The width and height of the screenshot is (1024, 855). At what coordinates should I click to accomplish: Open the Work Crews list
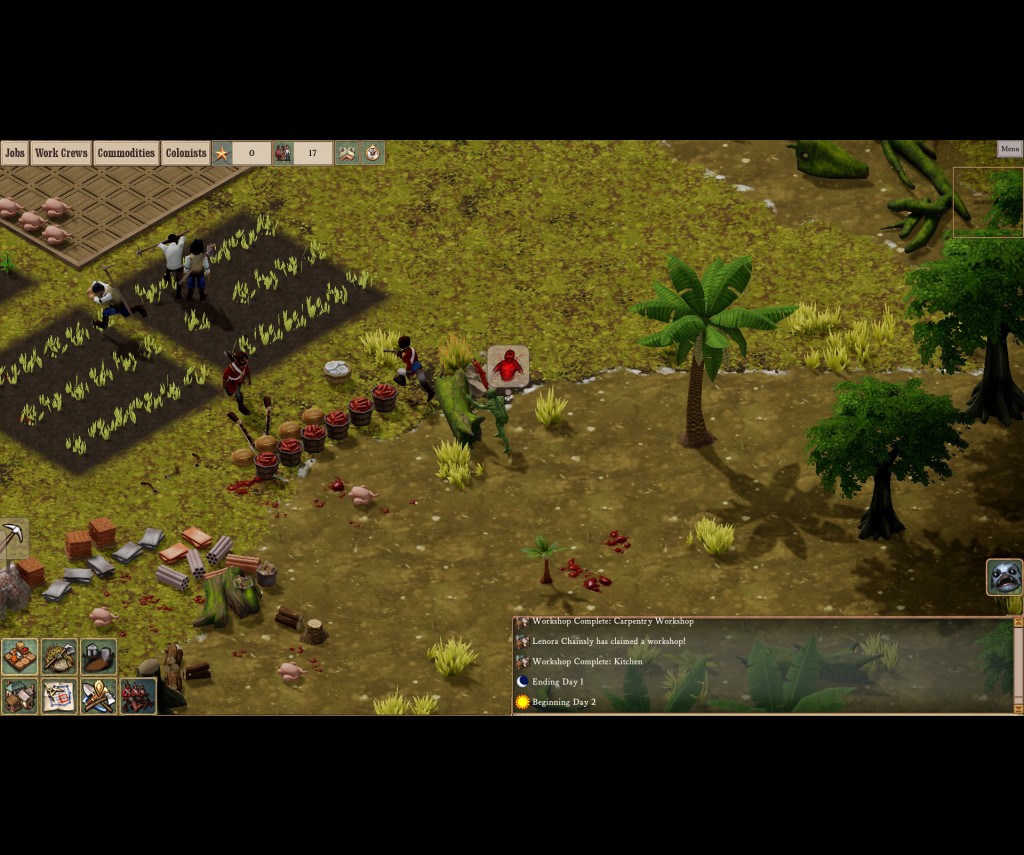60,153
